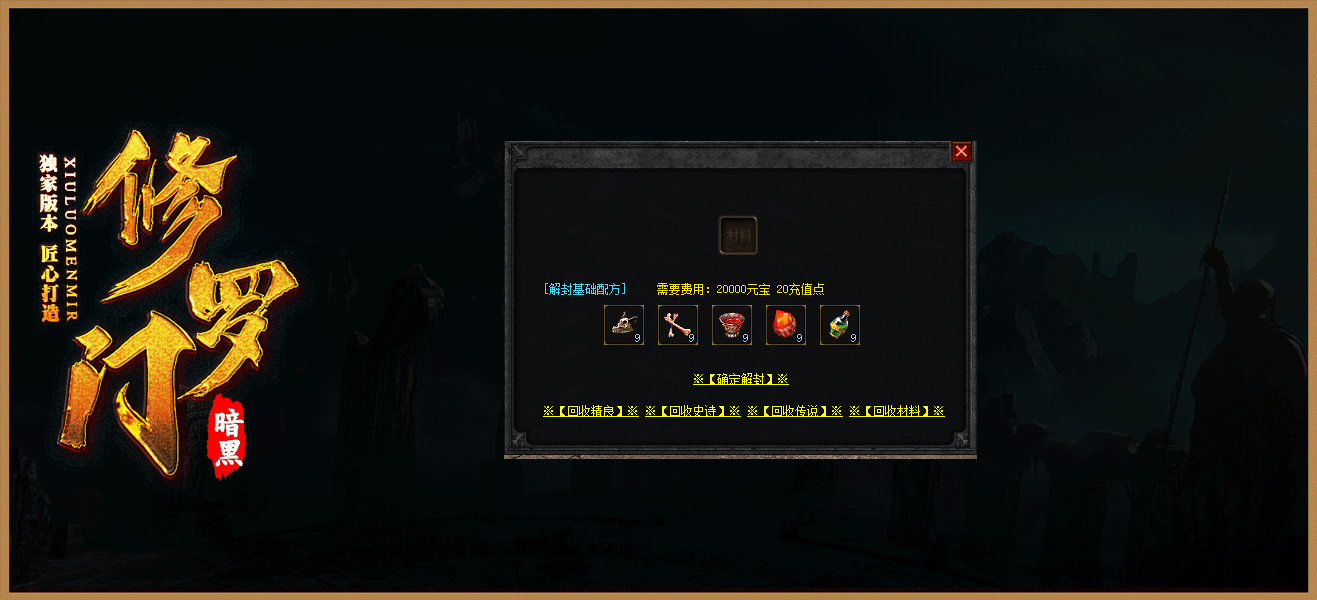Open the 回收材料 recycle link
This screenshot has height=600, width=1317.
pyautogui.click(x=896, y=411)
